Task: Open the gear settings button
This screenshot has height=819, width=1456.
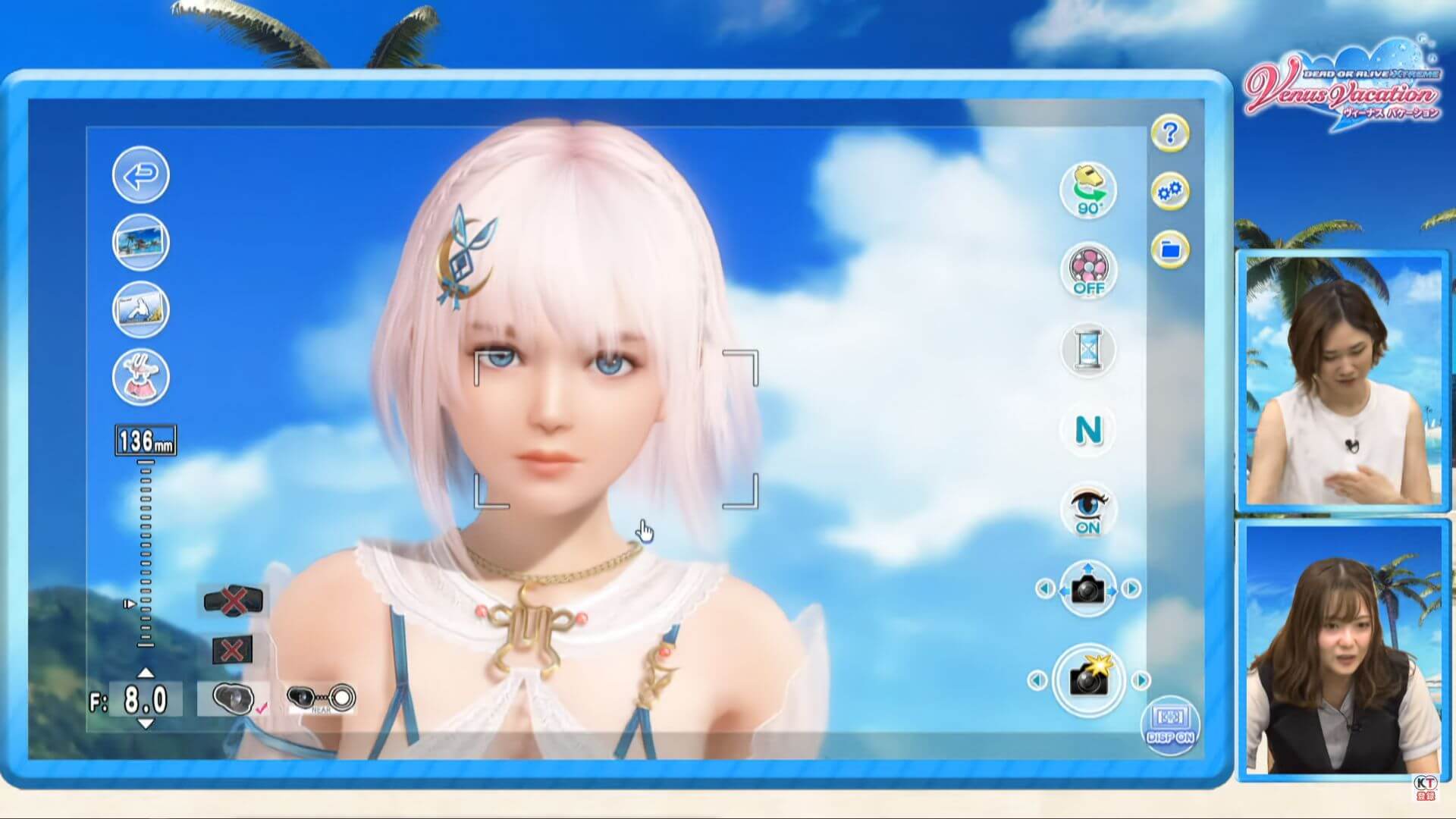Action: (1170, 192)
